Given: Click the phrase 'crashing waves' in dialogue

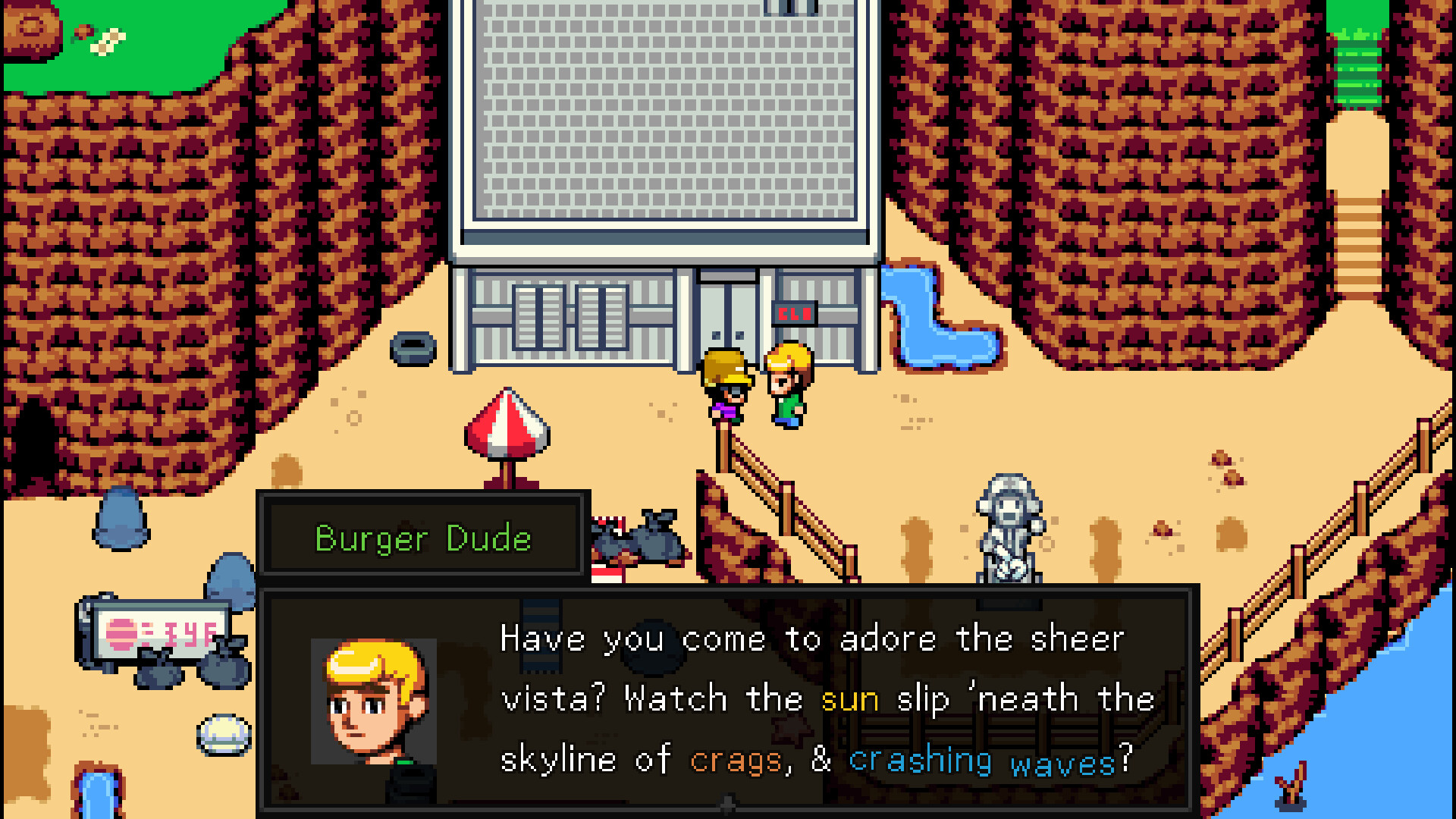Looking at the screenshot, I should [x=978, y=758].
